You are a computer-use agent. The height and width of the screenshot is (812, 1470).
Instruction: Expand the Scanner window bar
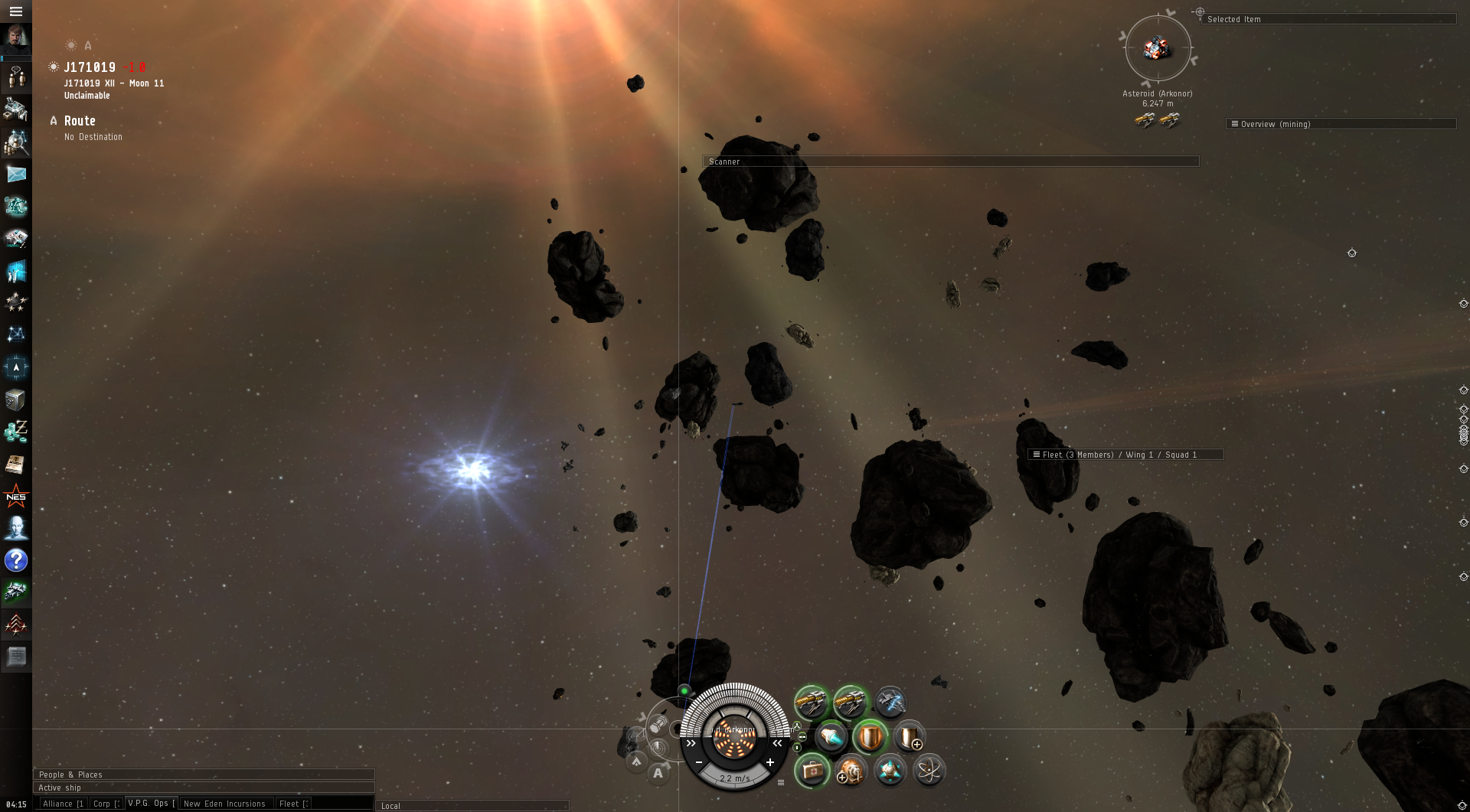click(x=949, y=161)
